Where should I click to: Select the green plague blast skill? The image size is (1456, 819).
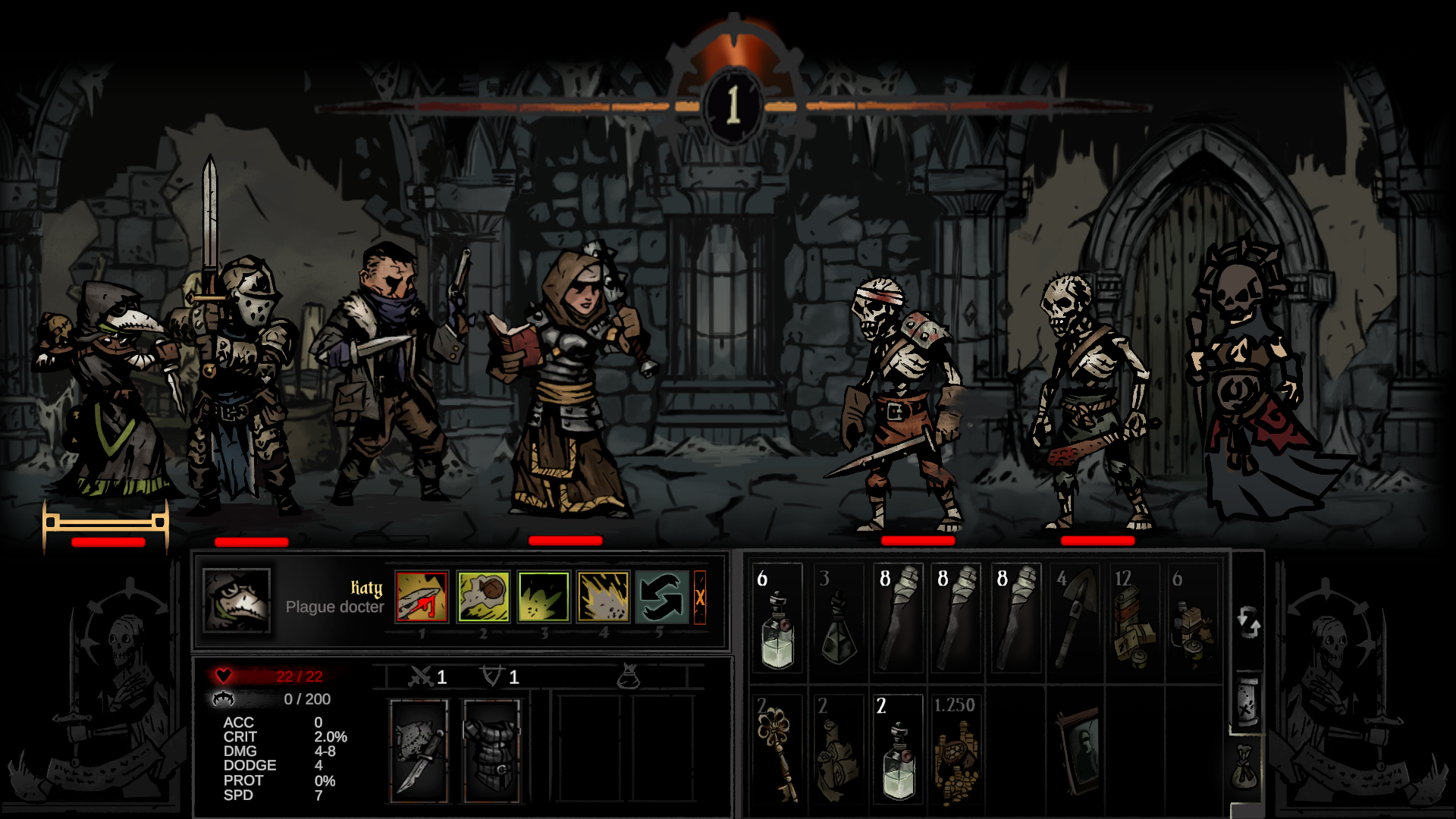point(543,597)
